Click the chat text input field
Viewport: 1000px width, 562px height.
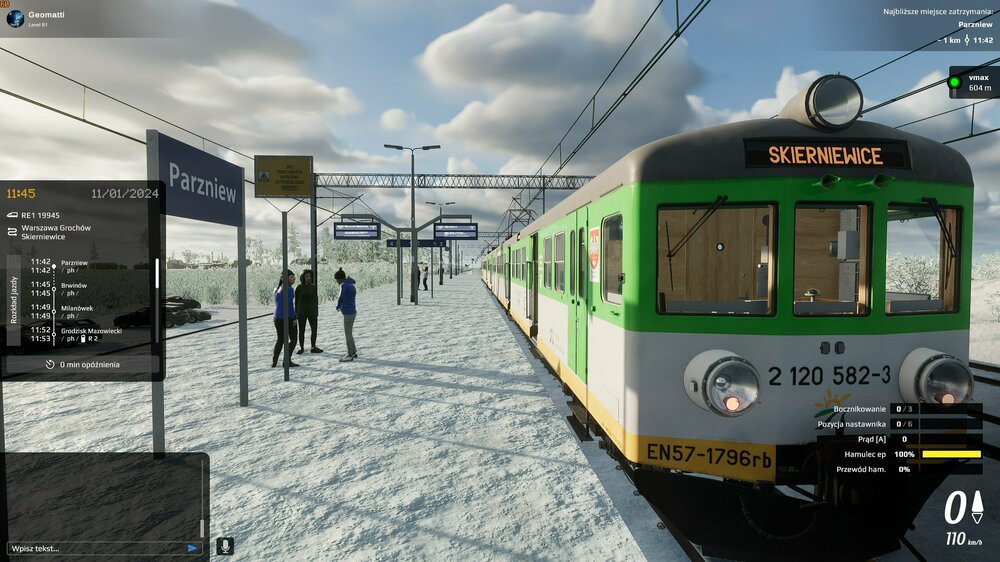[95, 548]
